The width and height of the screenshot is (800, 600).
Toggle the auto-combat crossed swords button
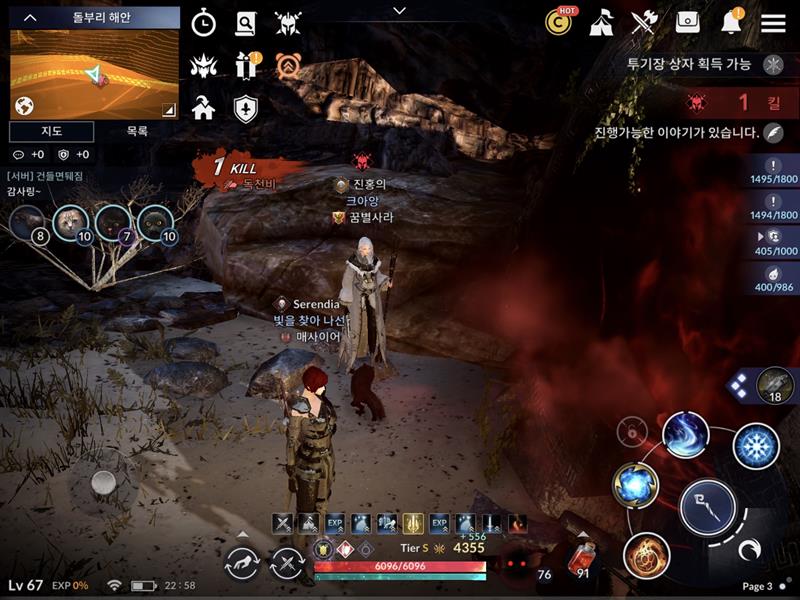(x=288, y=564)
